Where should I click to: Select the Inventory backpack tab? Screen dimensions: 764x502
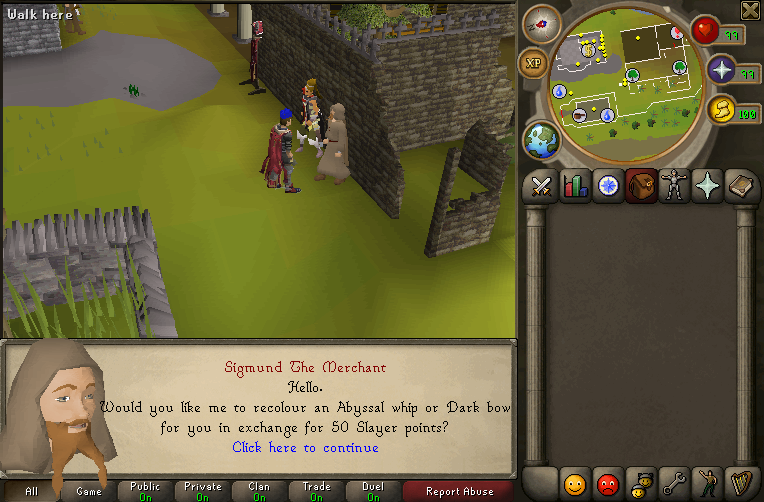(641, 187)
